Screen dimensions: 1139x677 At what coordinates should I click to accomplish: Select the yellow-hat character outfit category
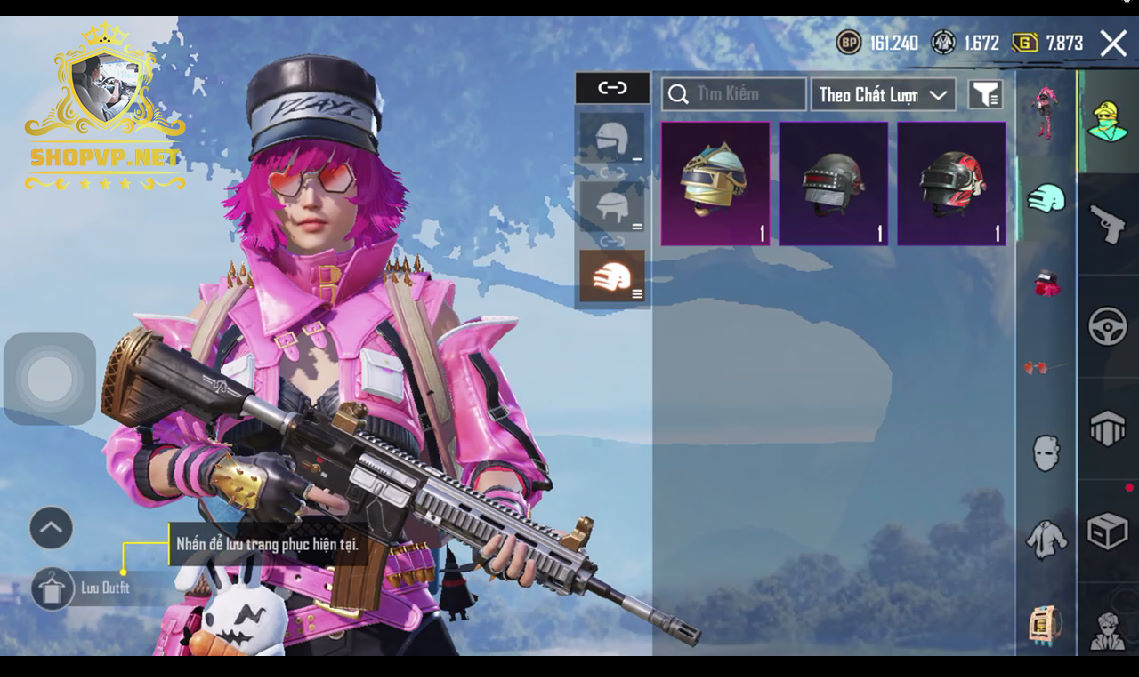(1107, 121)
